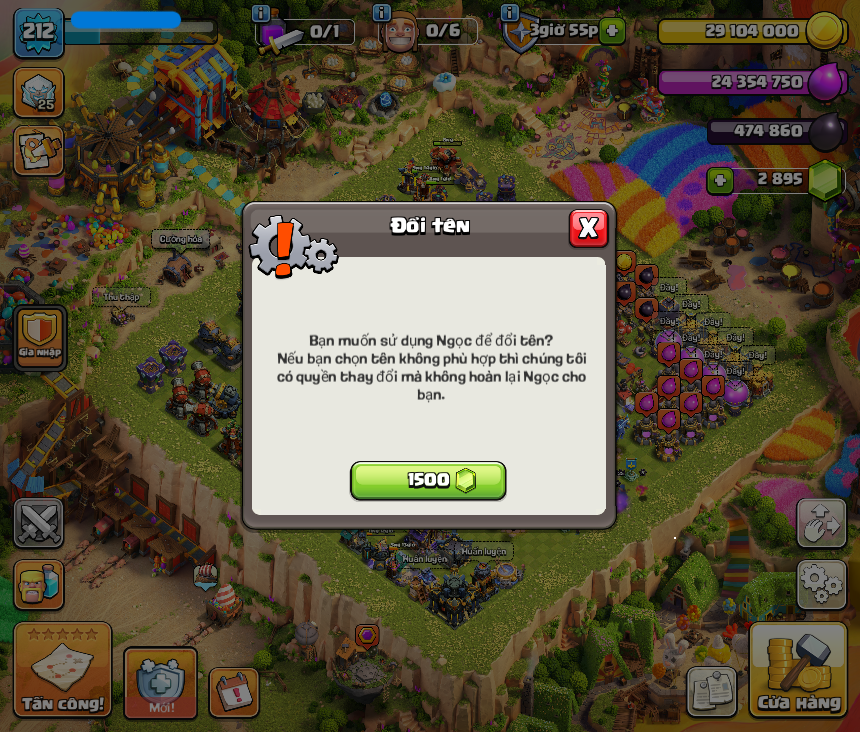Open the level 212 player profile
Screen dimensions: 860x732
point(39,33)
